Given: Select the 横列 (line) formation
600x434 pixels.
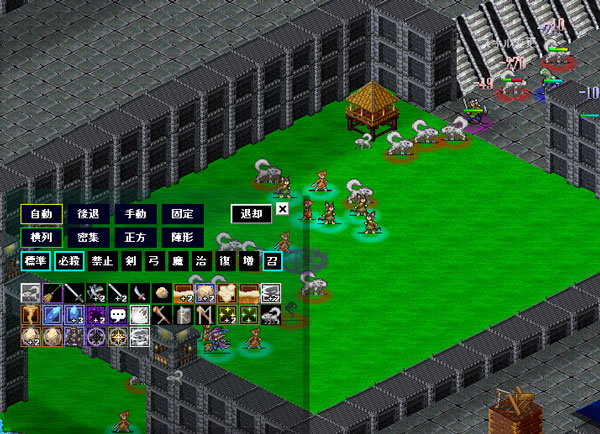Looking at the screenshot, I should tap(41, 238).
